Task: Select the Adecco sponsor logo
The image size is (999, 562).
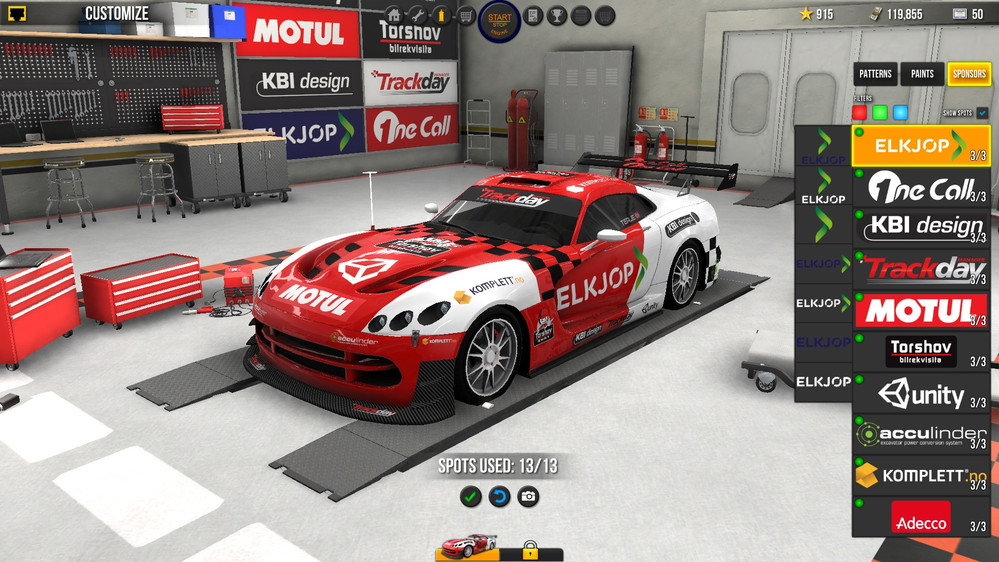Action: point(920,517)
